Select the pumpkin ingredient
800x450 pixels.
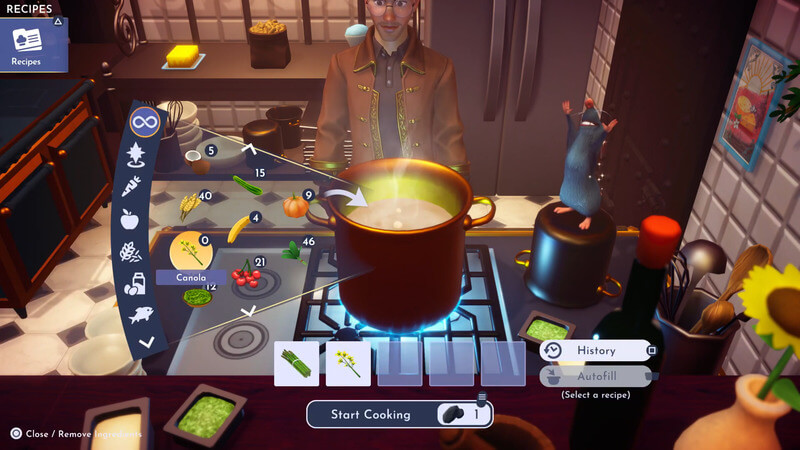click(x=295, y=206)
